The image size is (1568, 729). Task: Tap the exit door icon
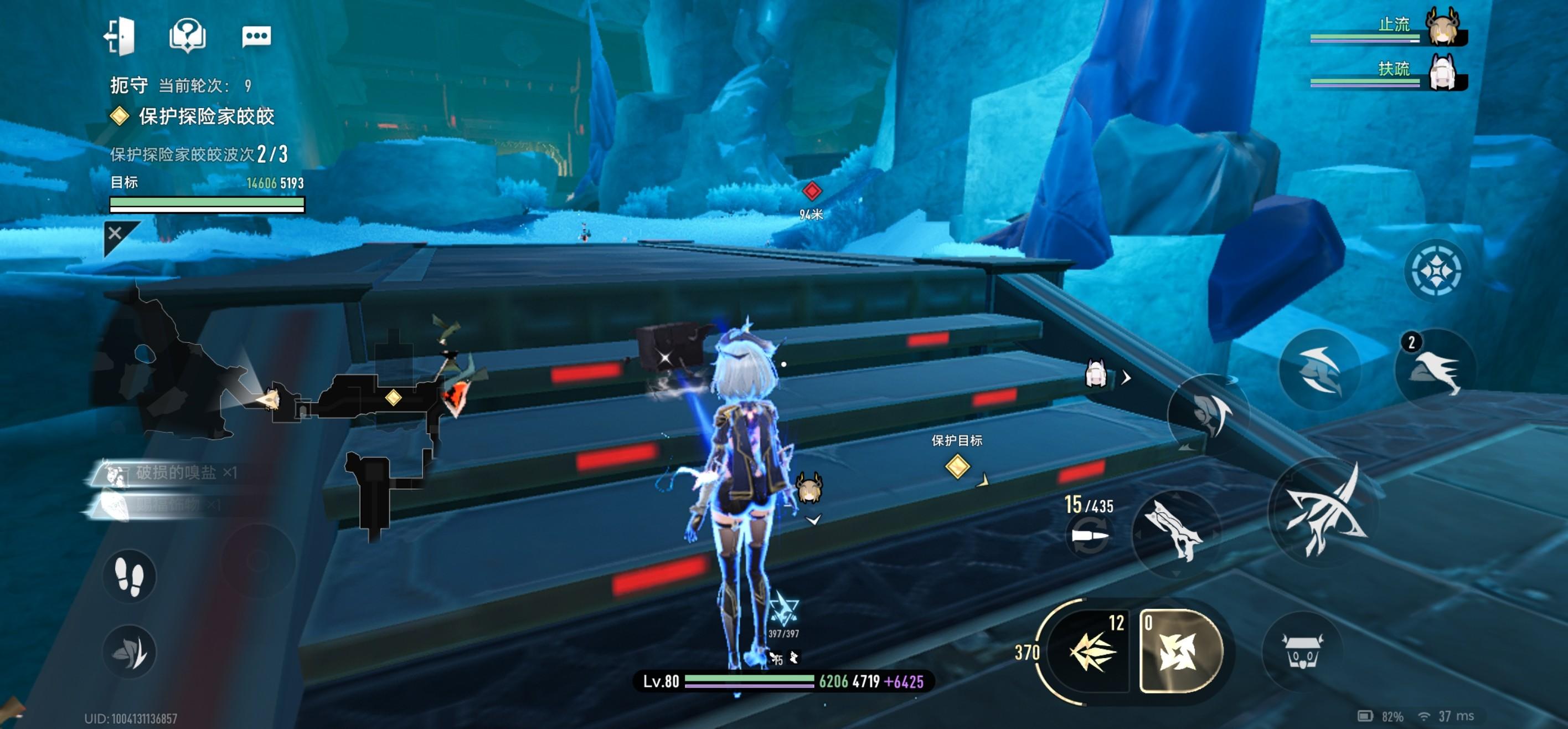119,35
